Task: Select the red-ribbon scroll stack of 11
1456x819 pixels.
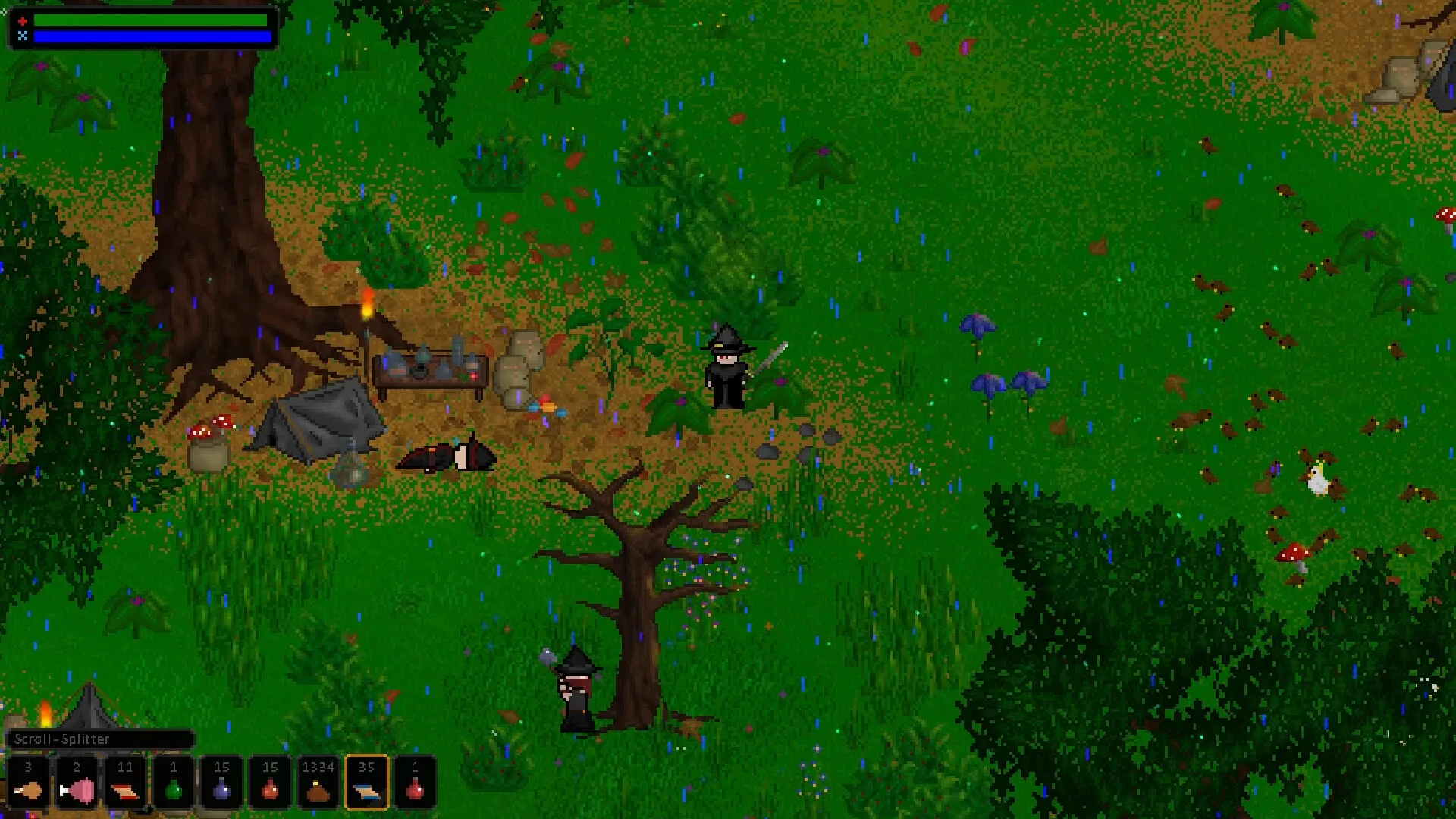Action: 125,791
